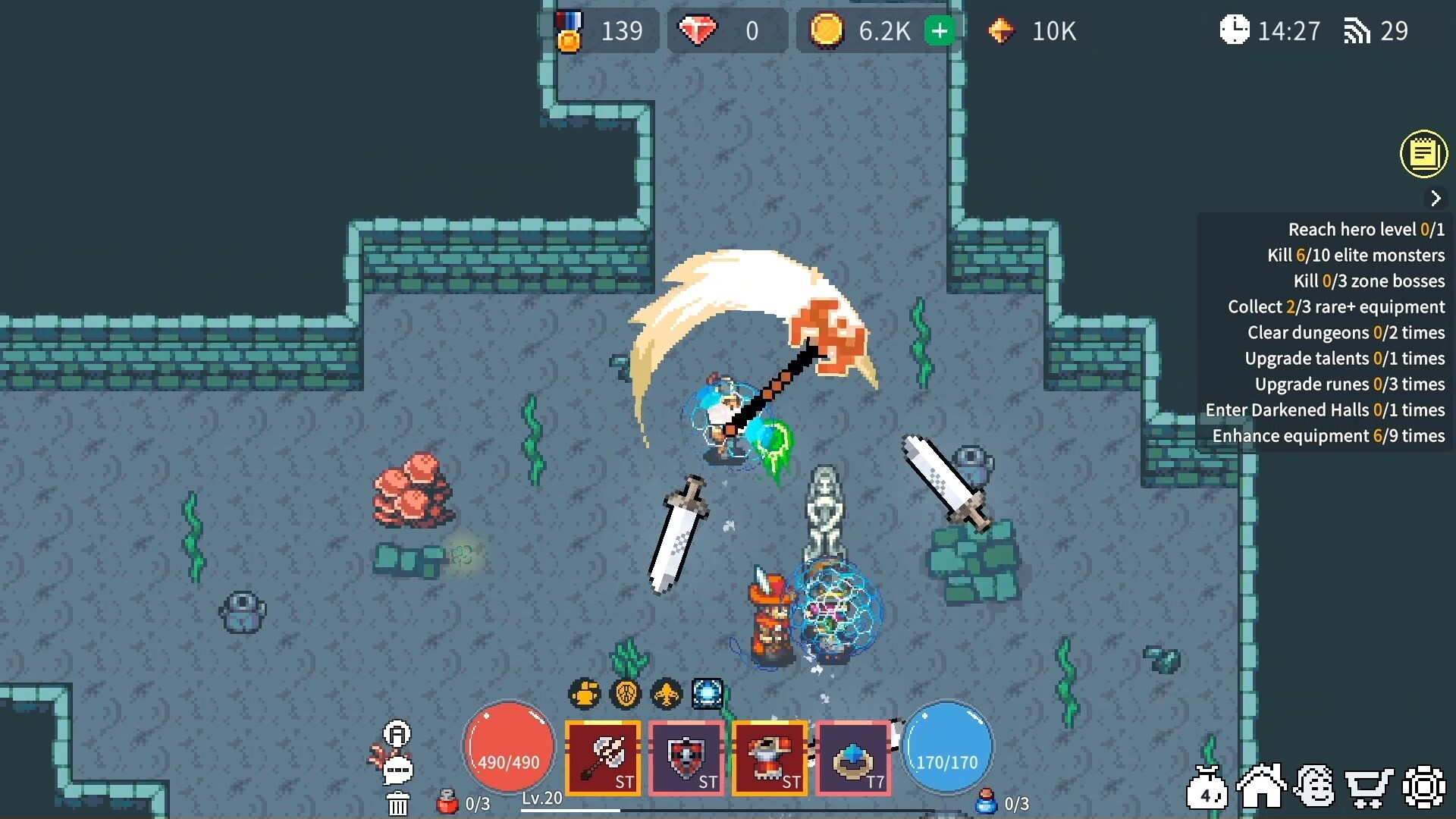Activate the axe skill marked ST
The height and width of the screenshot is (819, 1456).
pos(604,758)
